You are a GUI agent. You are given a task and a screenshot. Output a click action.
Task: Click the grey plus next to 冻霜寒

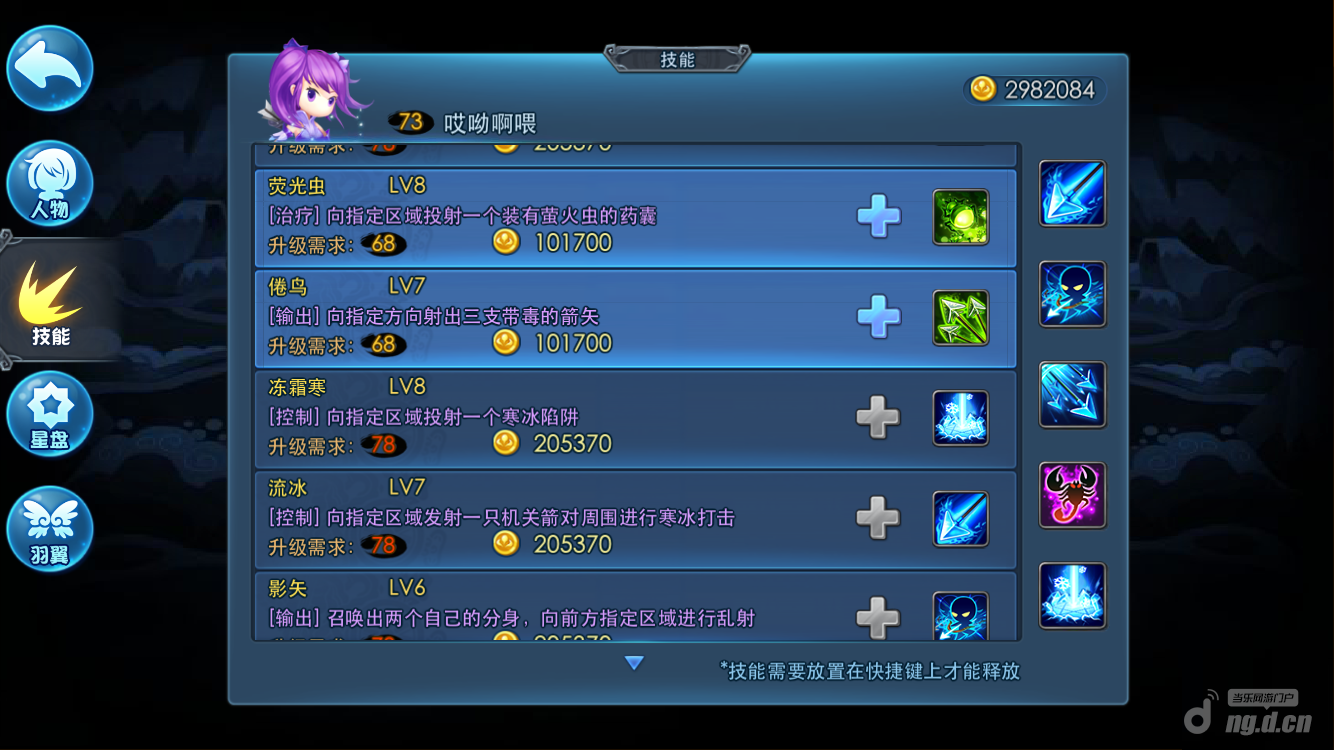[x=878, y=418]
